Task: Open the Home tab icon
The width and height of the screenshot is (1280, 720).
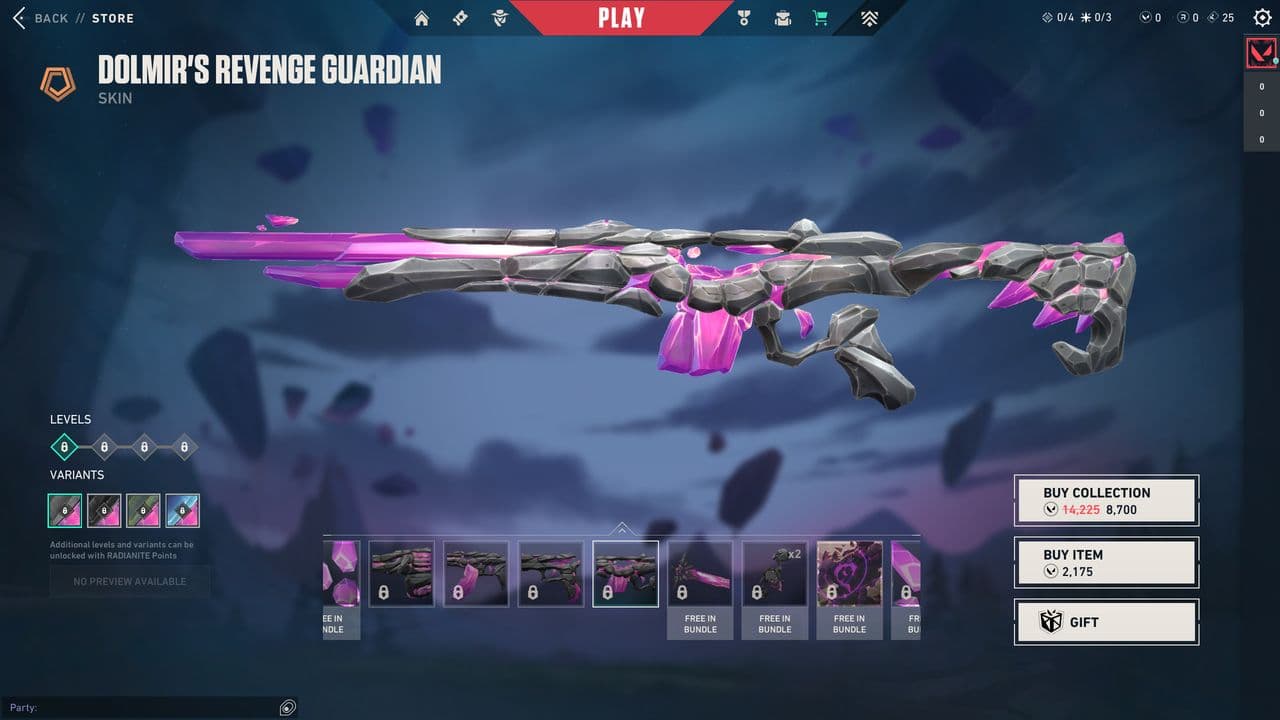Action: pyautogui.click(x=421, y=18)
